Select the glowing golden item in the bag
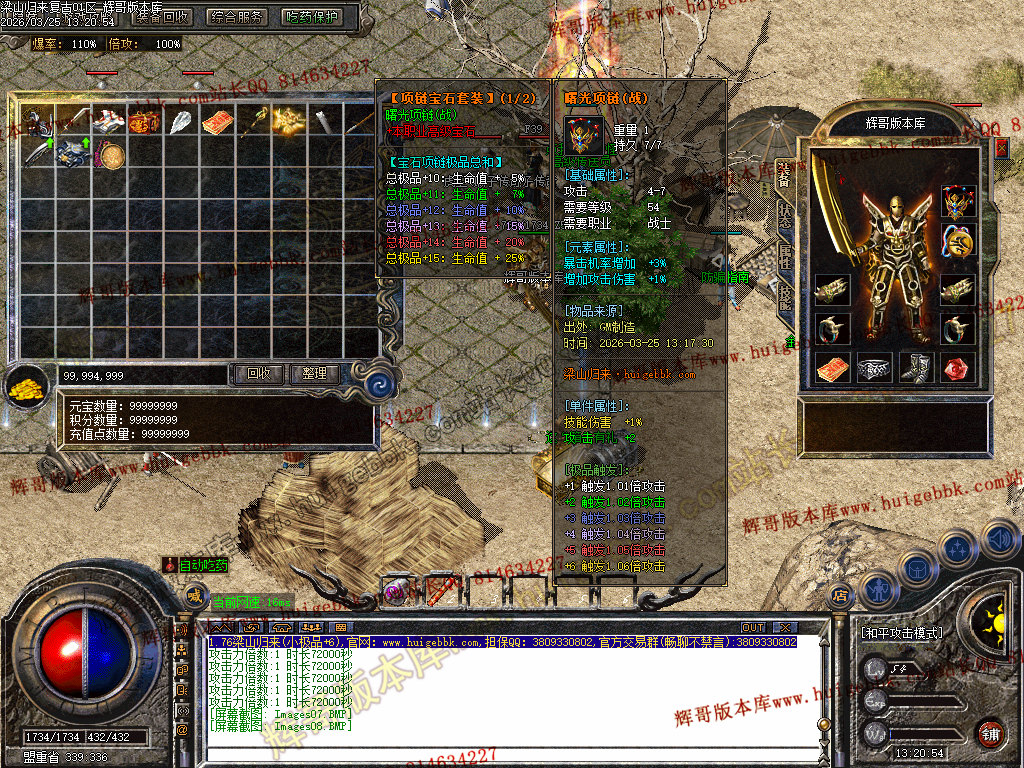 289,122
